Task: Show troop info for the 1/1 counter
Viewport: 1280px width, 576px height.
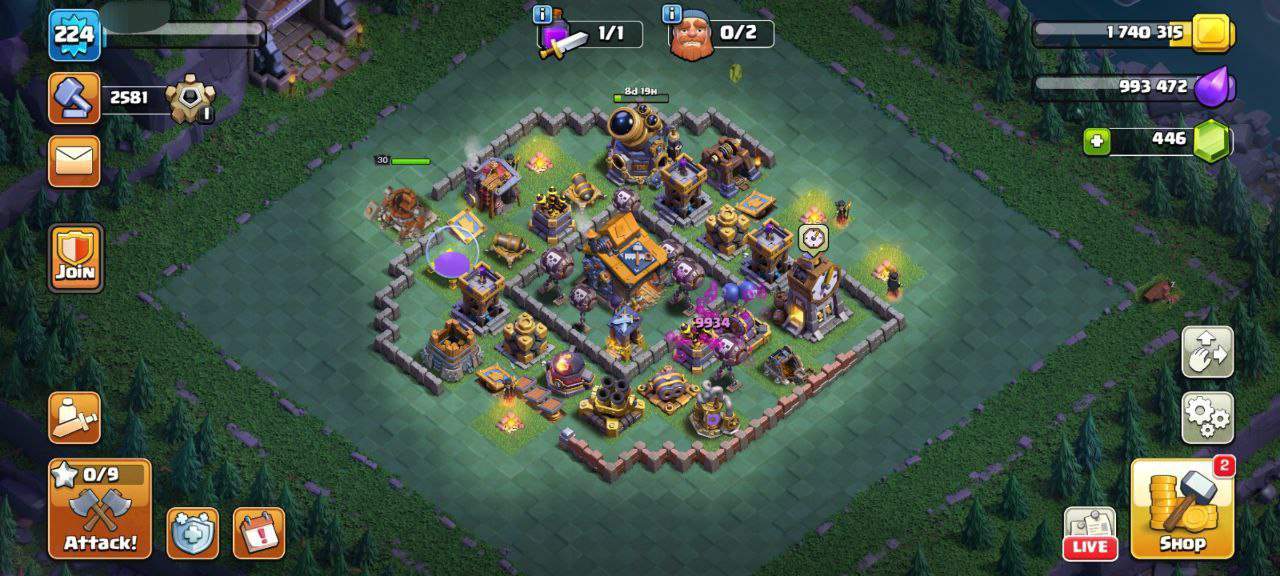Action: [x=544, y=15]
